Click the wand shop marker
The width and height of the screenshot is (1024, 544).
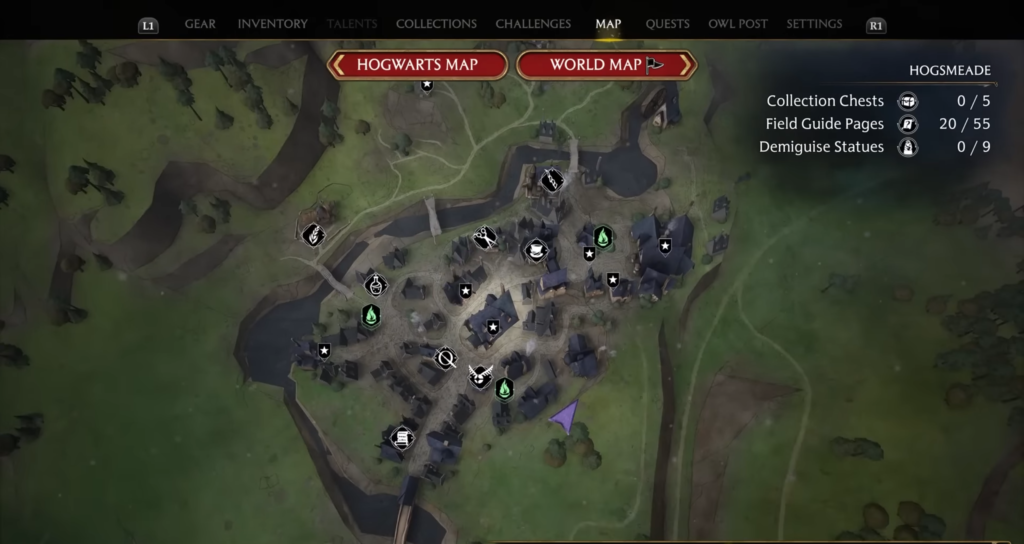coord(551,180)
